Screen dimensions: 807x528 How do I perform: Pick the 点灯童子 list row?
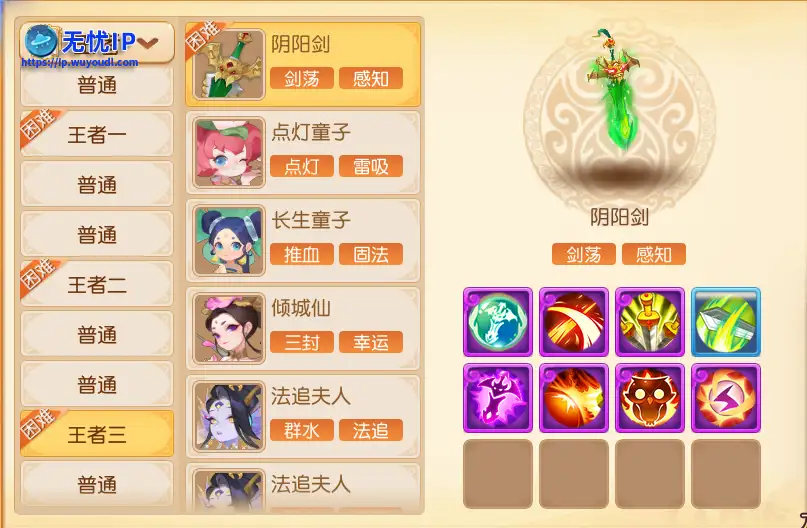click(x=303, y=152)
